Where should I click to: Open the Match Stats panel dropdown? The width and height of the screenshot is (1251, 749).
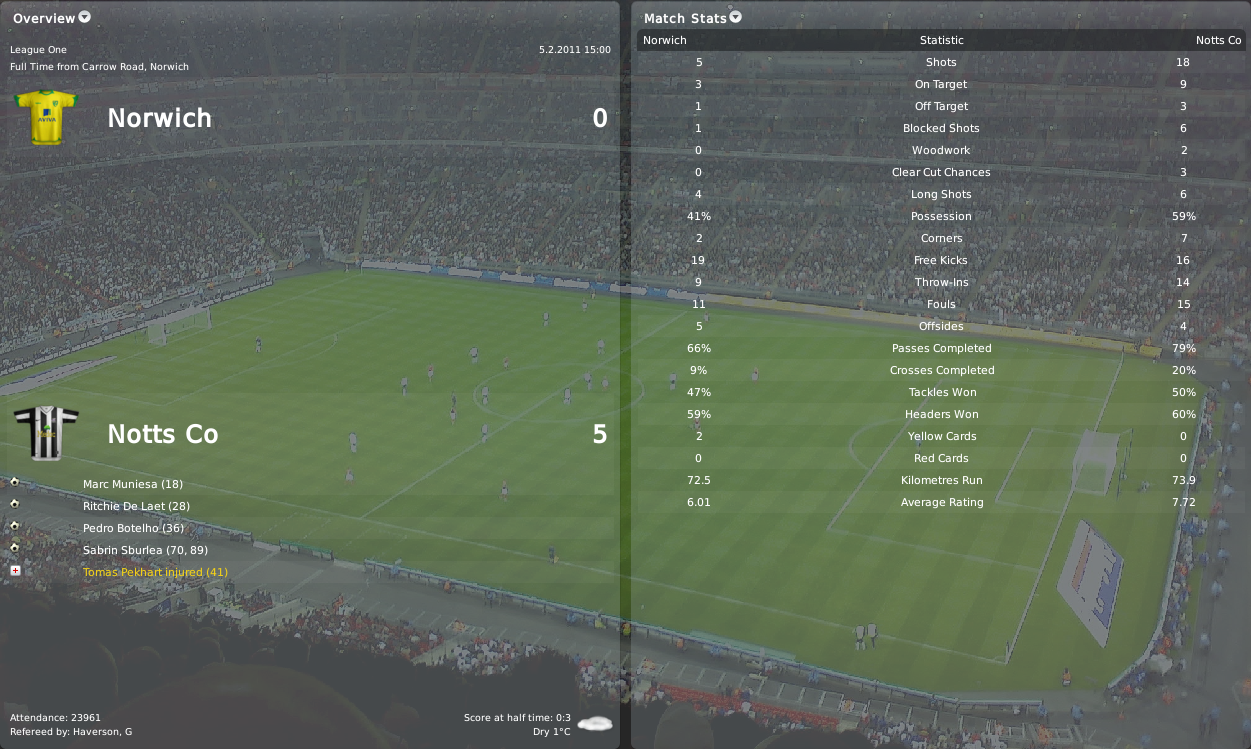tap(736, 17)
